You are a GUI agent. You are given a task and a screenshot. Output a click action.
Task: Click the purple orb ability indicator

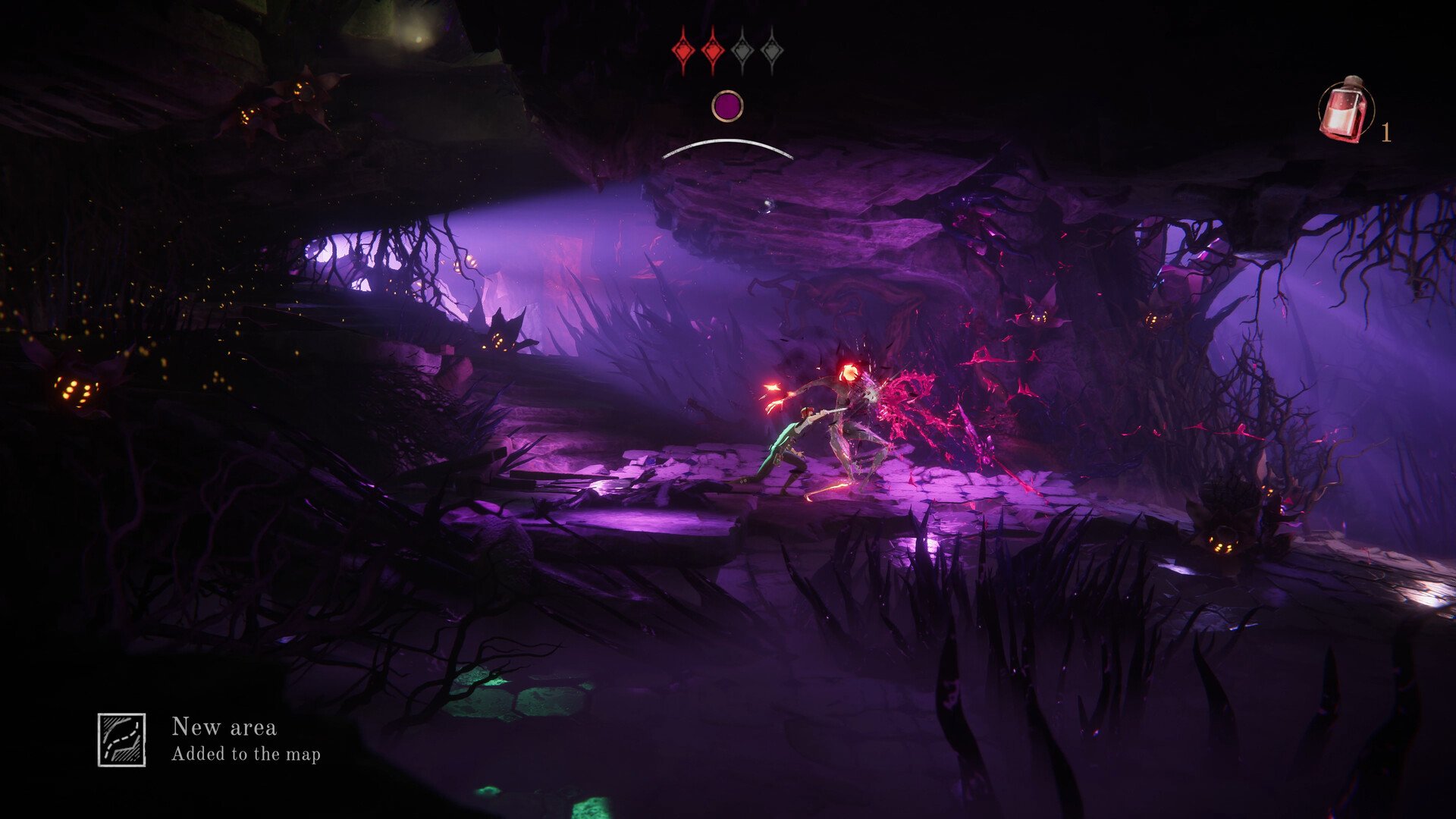point(727,106)
